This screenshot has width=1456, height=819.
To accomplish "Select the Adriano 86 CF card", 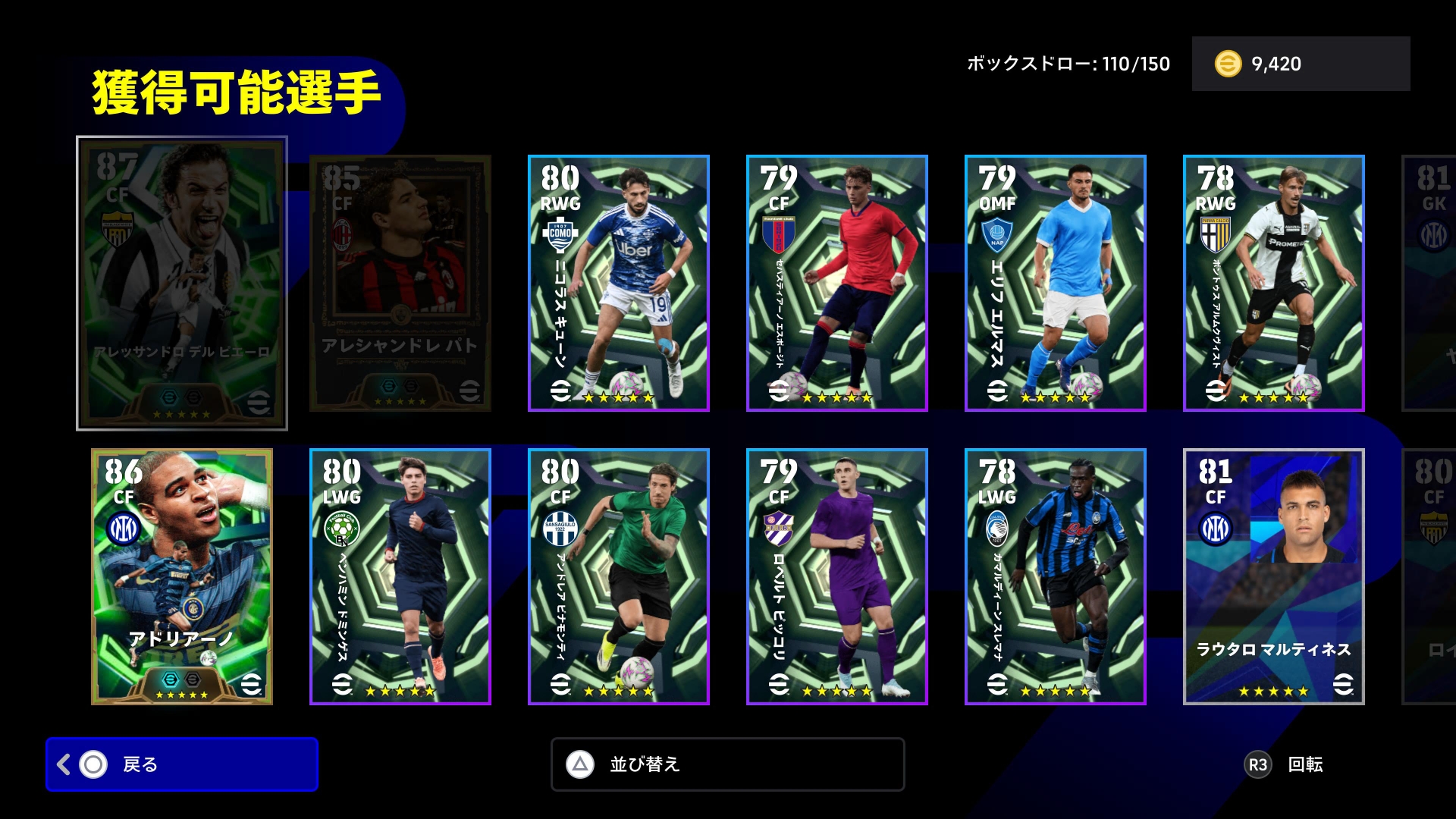I will point(182,577).
